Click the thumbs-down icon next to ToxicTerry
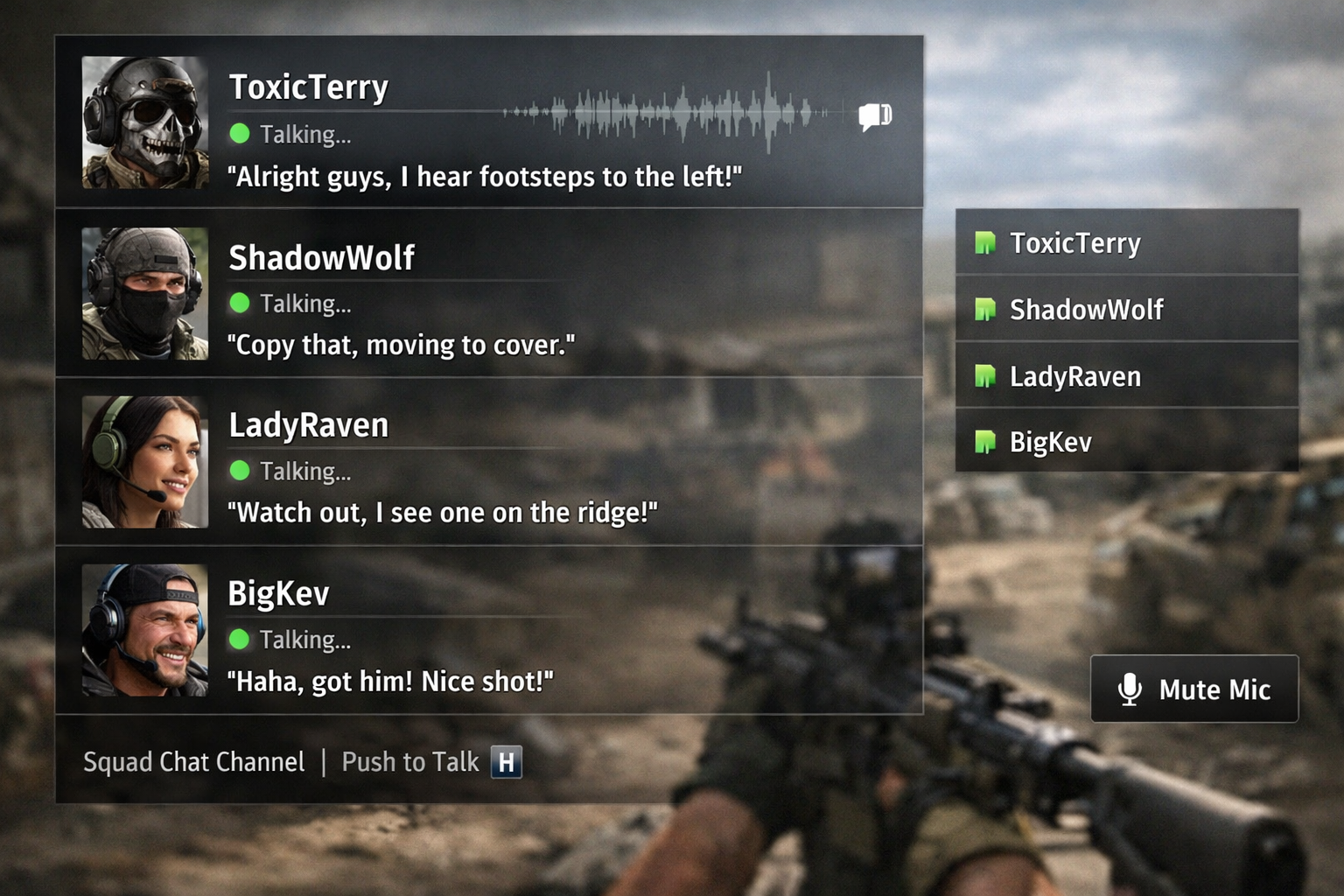Screen dimensions: 1344x896 coord(874,116)
